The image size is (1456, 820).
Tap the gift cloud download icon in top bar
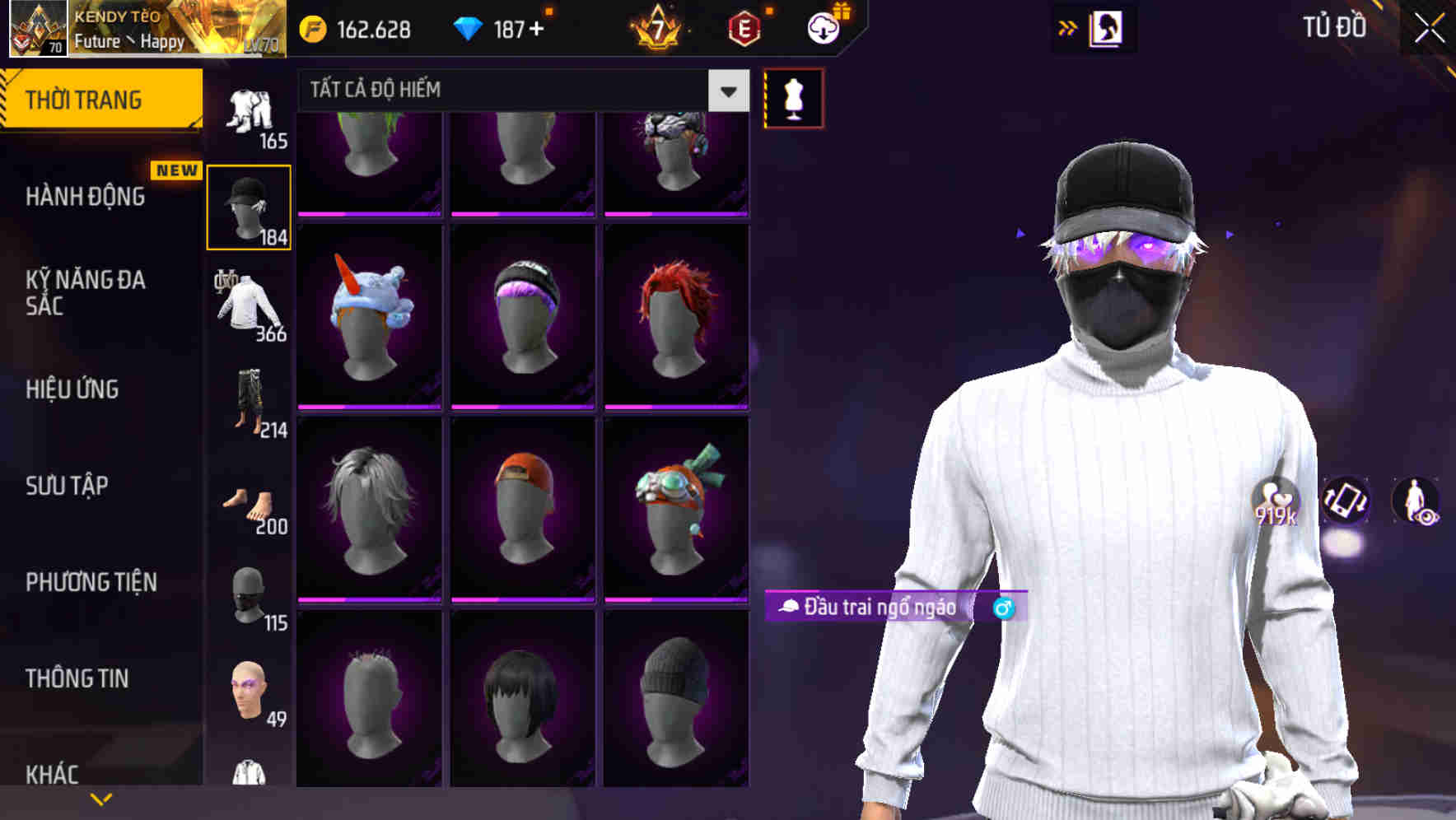pos(823,26)
